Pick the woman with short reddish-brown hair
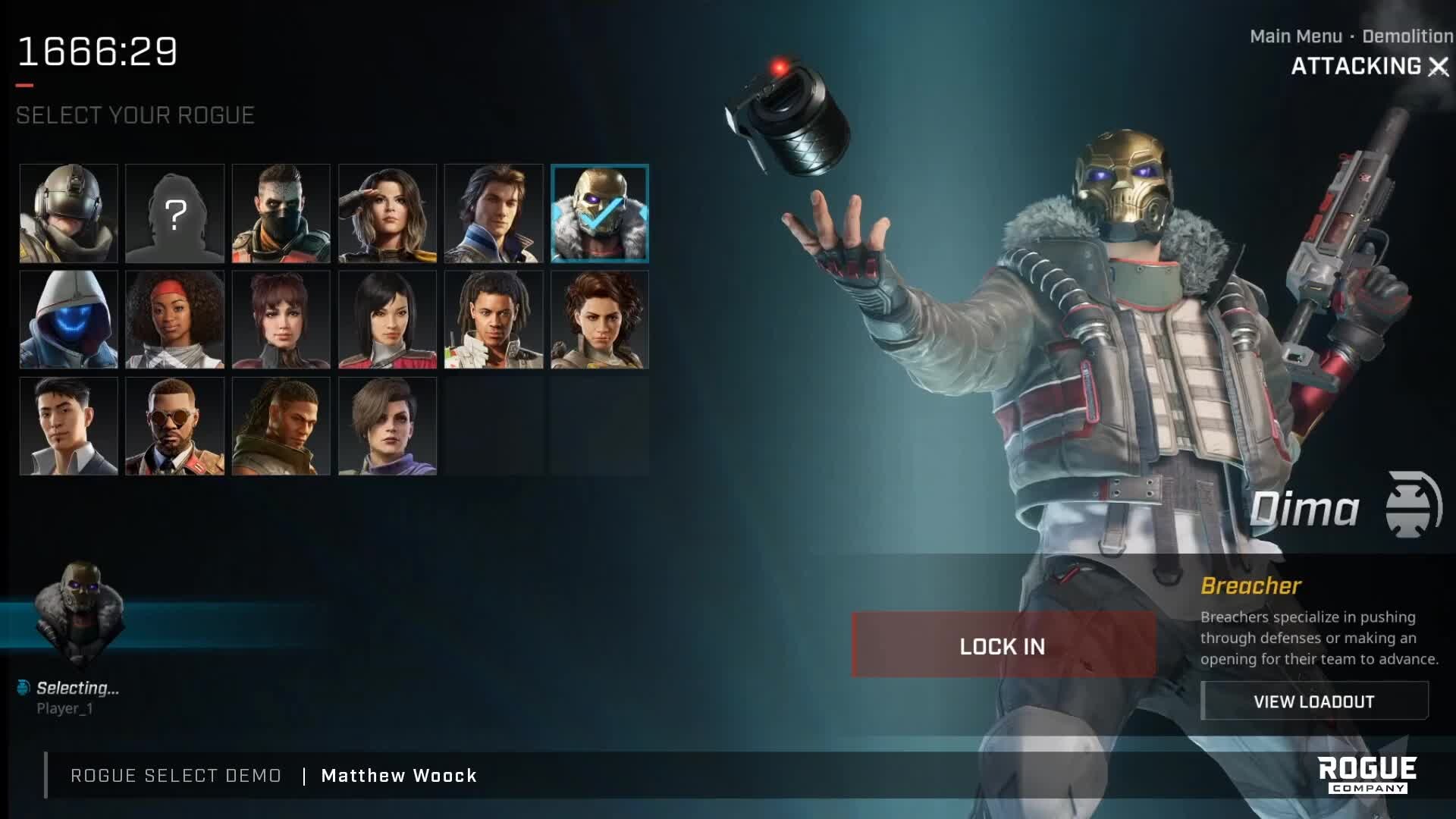 click(x=281, y=320)
